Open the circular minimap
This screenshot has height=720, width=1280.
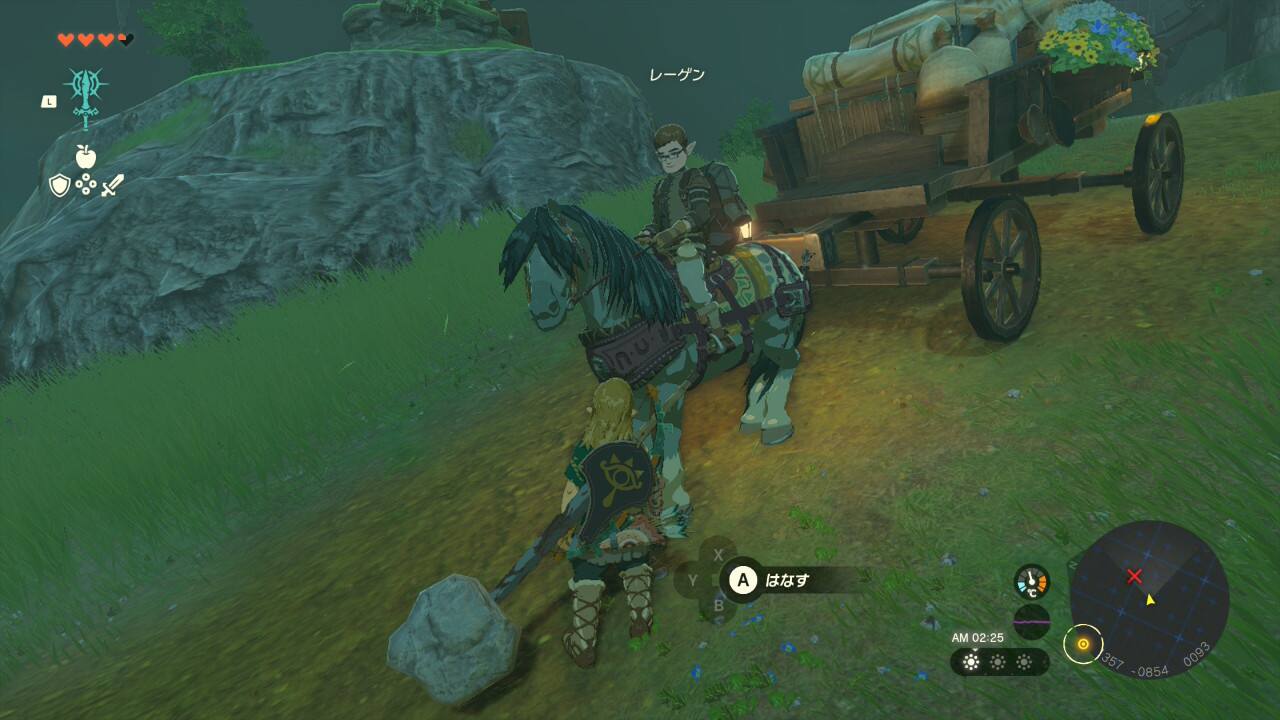click(x=1149, y=598)
